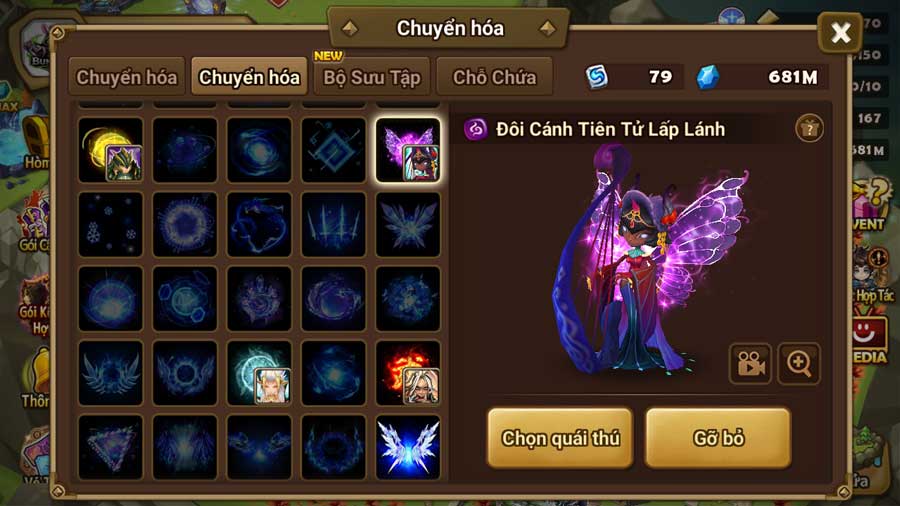This screenshot has height=506, width=900.
Task: Choose the dim snowflakes effect slot
Action: click(110, 224)
